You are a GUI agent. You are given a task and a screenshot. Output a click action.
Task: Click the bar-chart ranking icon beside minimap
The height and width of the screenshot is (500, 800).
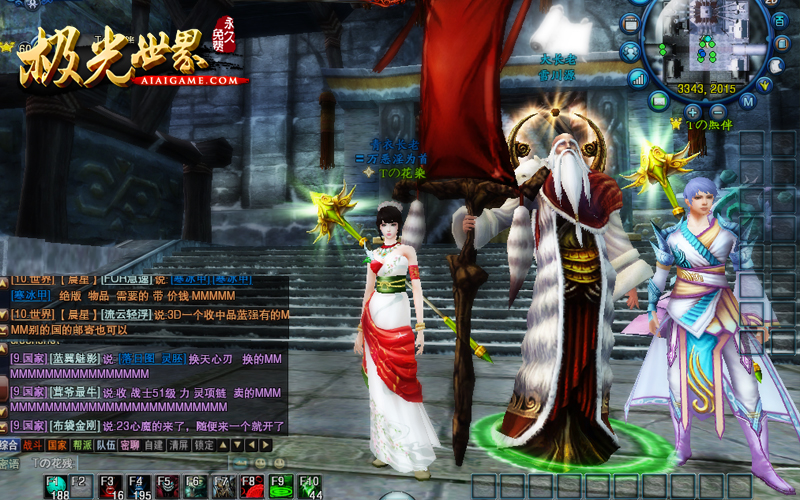[637, 77]
